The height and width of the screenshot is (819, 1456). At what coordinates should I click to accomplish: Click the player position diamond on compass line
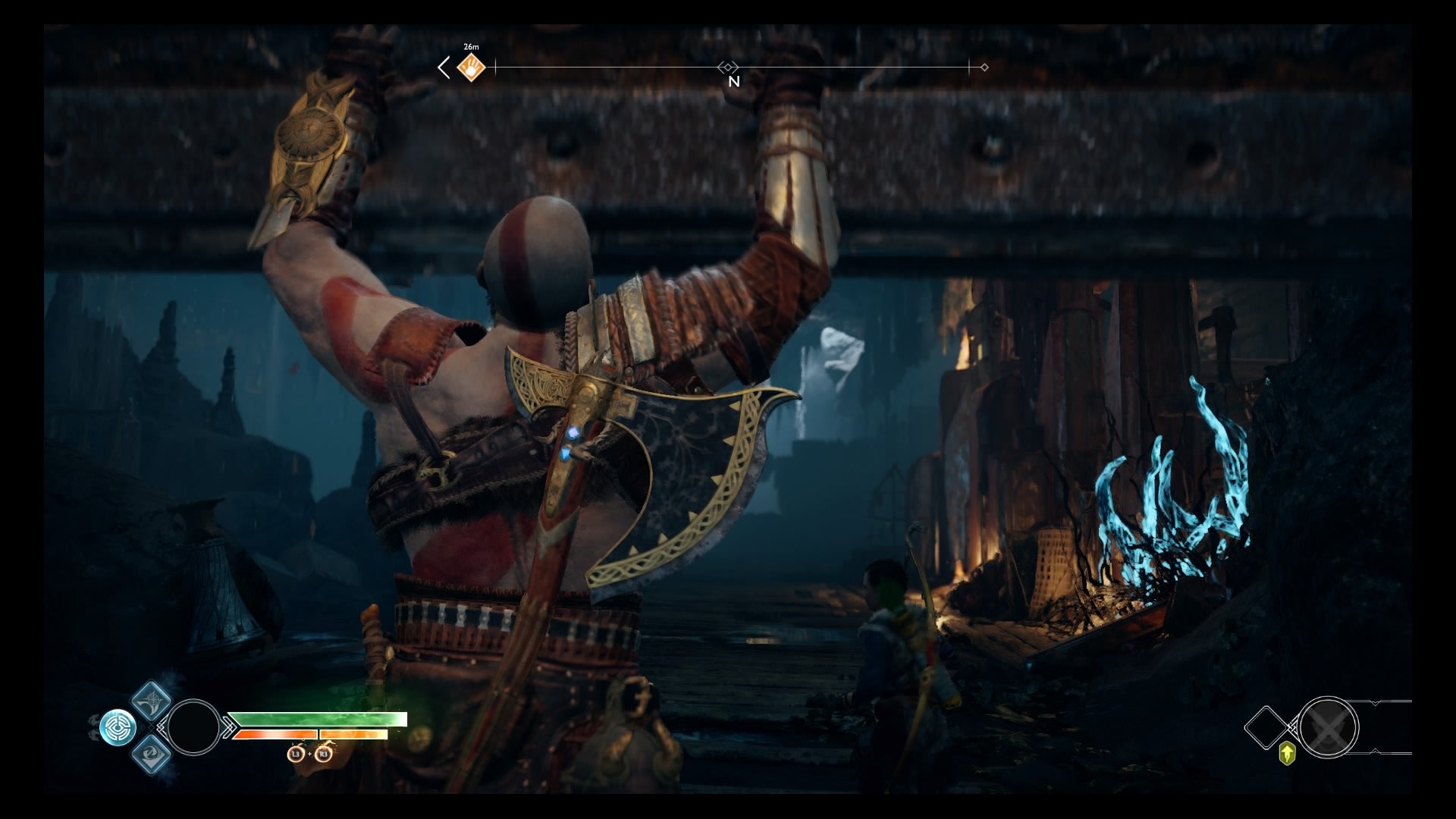point(728,67)
